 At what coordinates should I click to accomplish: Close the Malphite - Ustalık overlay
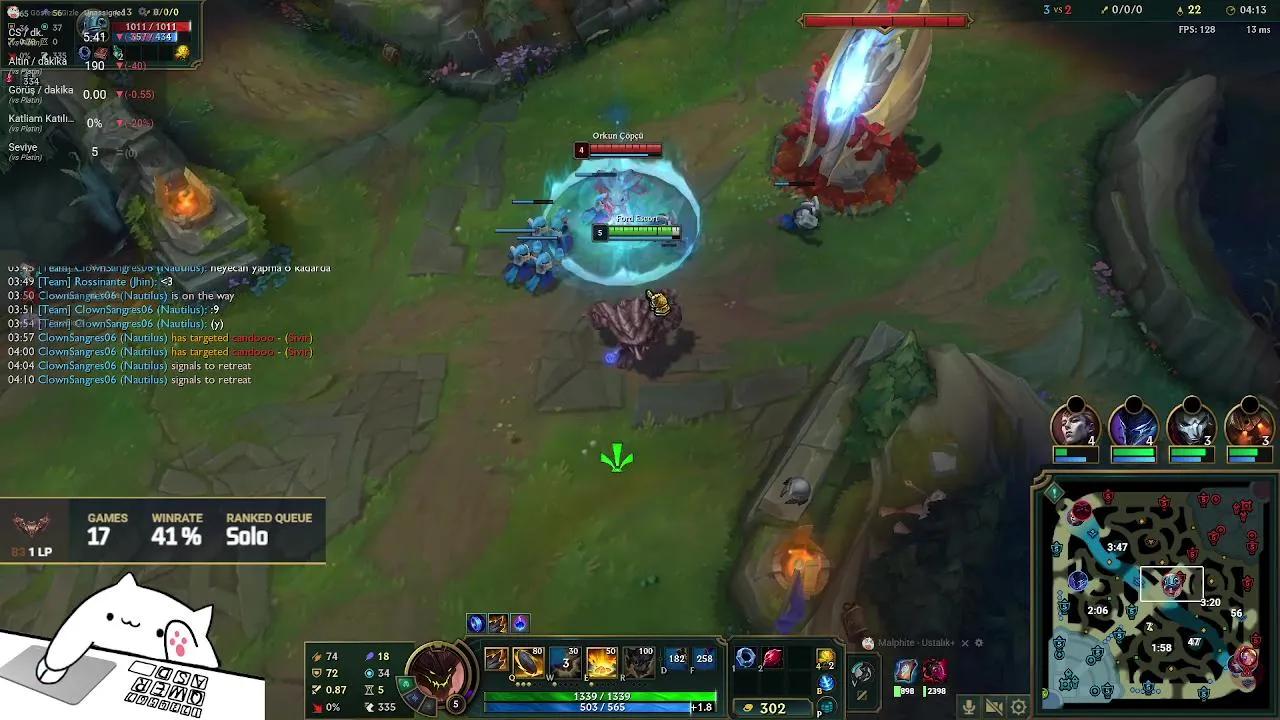click(x=965, y=643)
